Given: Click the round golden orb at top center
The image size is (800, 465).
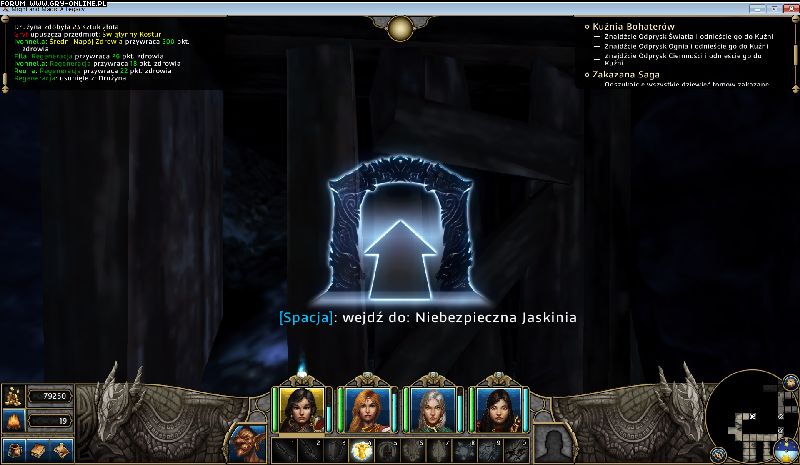Looking at the screenshot, I should pyautogui.click(x=400, y=27).
